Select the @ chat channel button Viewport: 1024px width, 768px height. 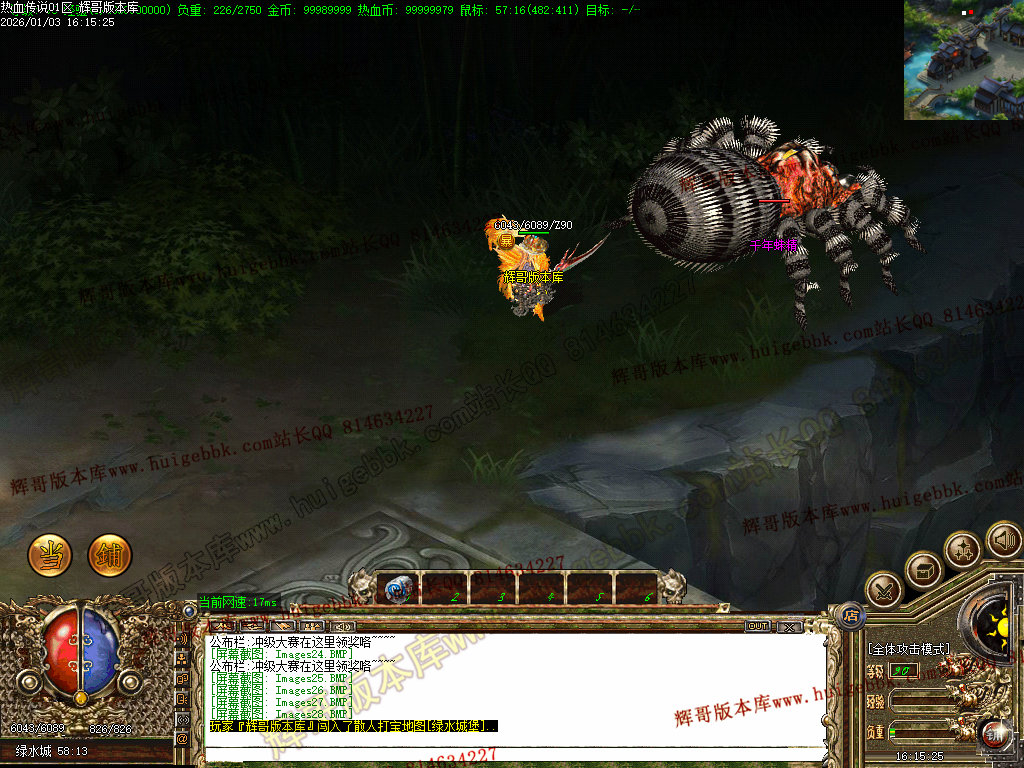coord(183,738)
